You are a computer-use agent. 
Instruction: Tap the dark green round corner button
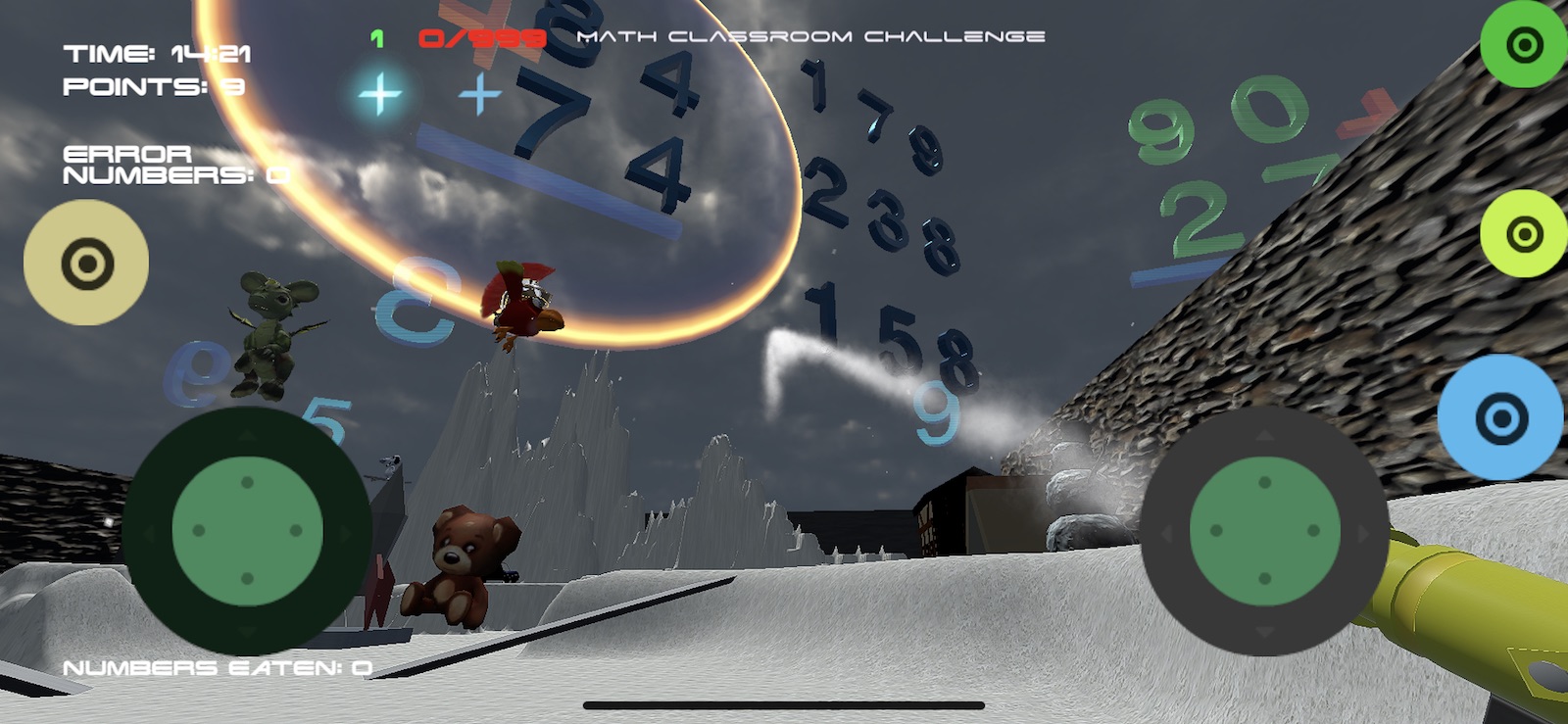(1524, 44)
